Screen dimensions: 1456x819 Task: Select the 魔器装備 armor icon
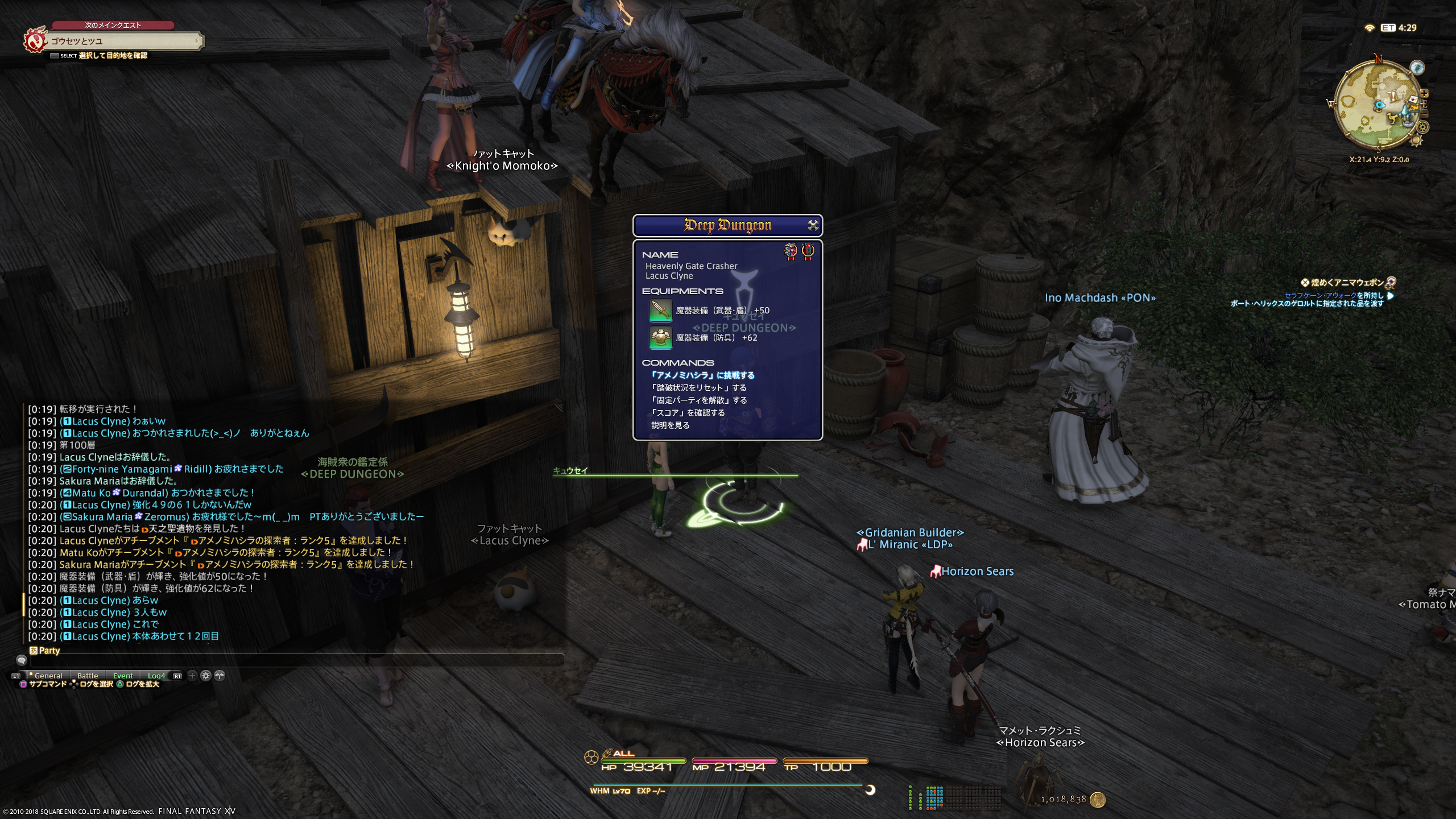tap(660, 337)
